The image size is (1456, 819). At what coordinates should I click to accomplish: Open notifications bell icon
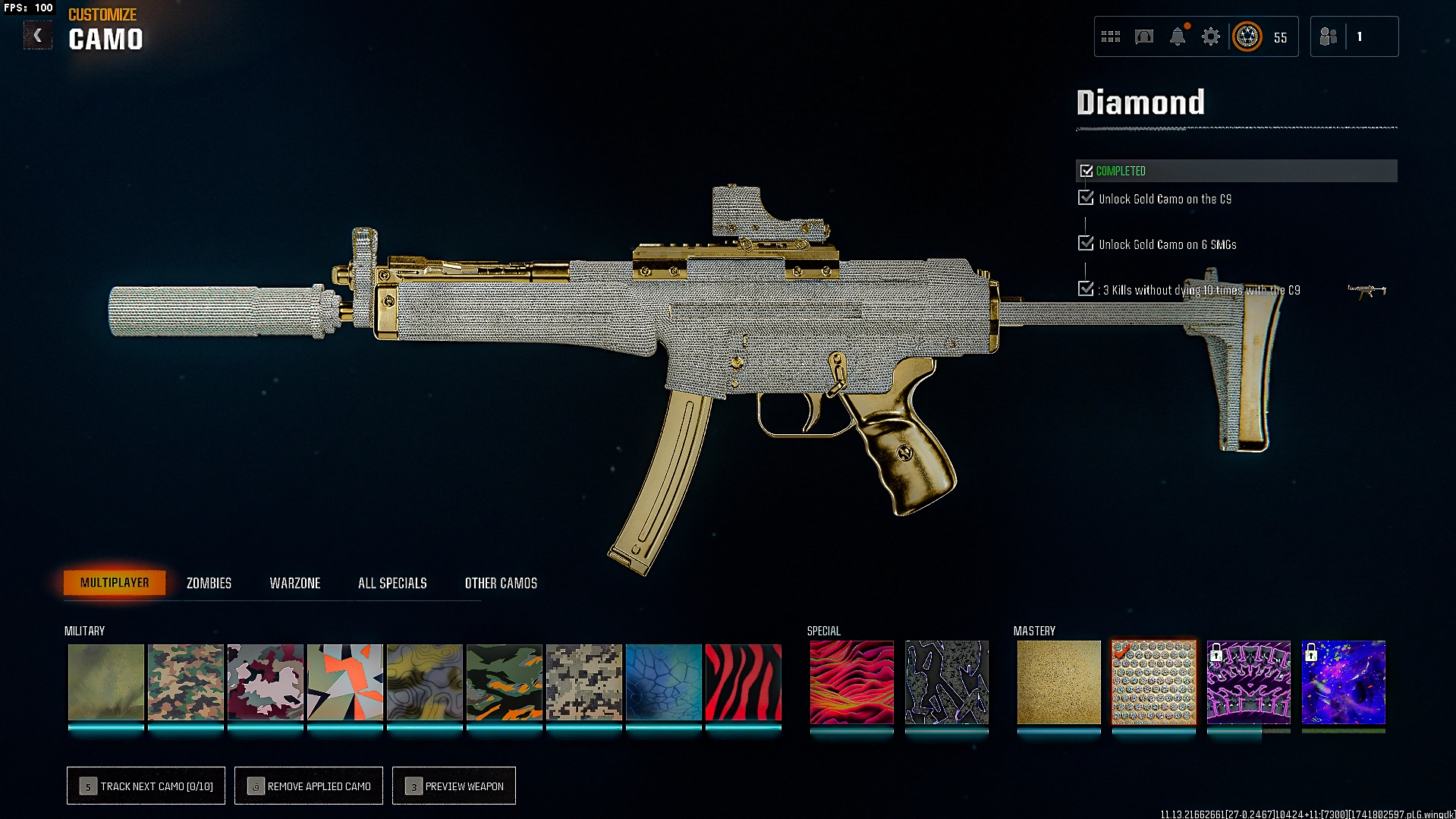coord(1178,36)
